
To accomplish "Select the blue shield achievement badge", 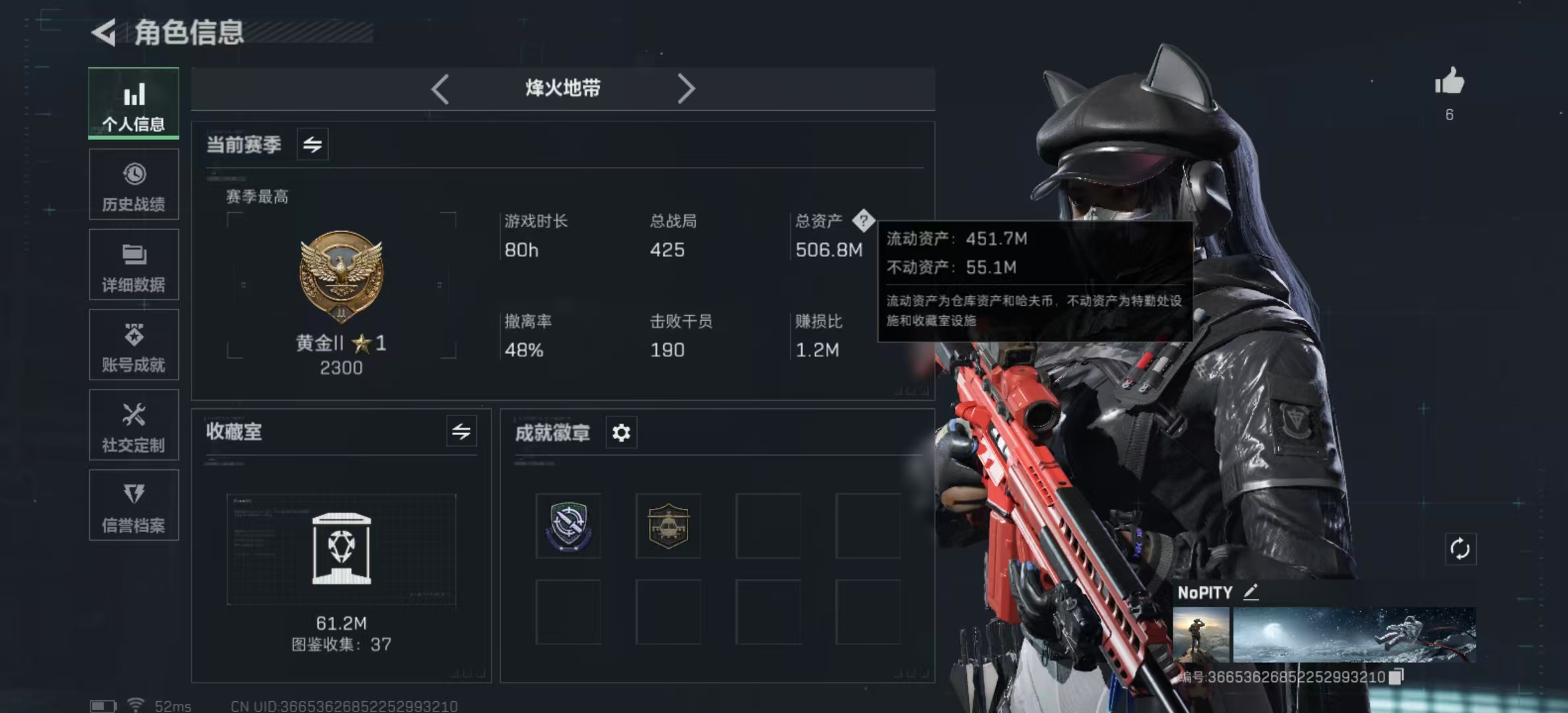I will pos(568,526).
